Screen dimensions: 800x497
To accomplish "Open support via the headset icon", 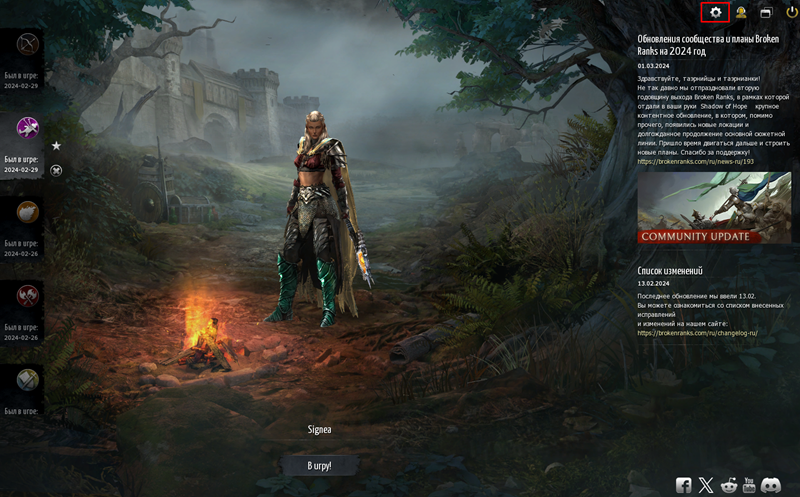I will pos(741,13).
